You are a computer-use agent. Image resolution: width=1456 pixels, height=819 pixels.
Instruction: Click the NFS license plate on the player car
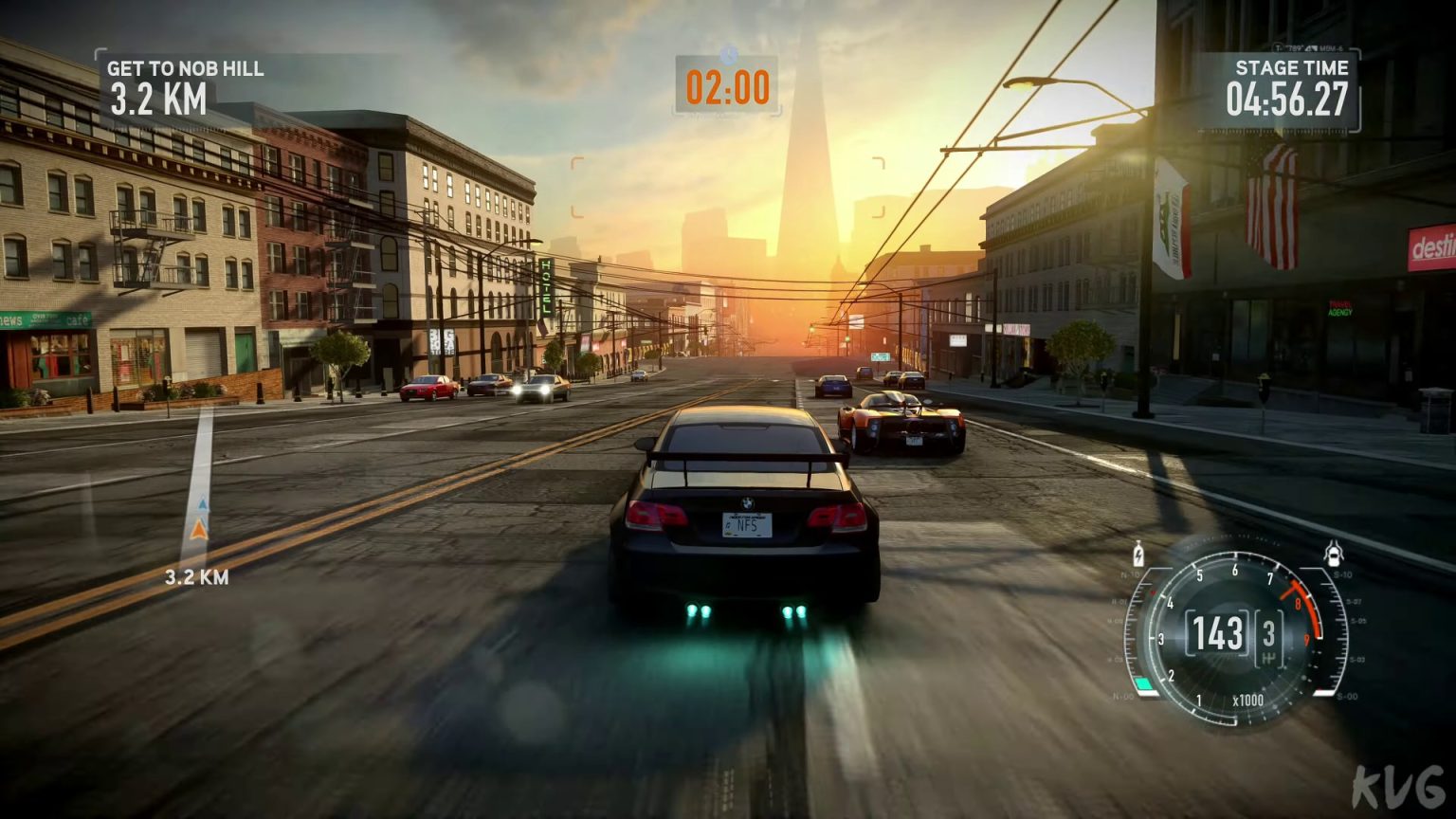tap(749, 527)
